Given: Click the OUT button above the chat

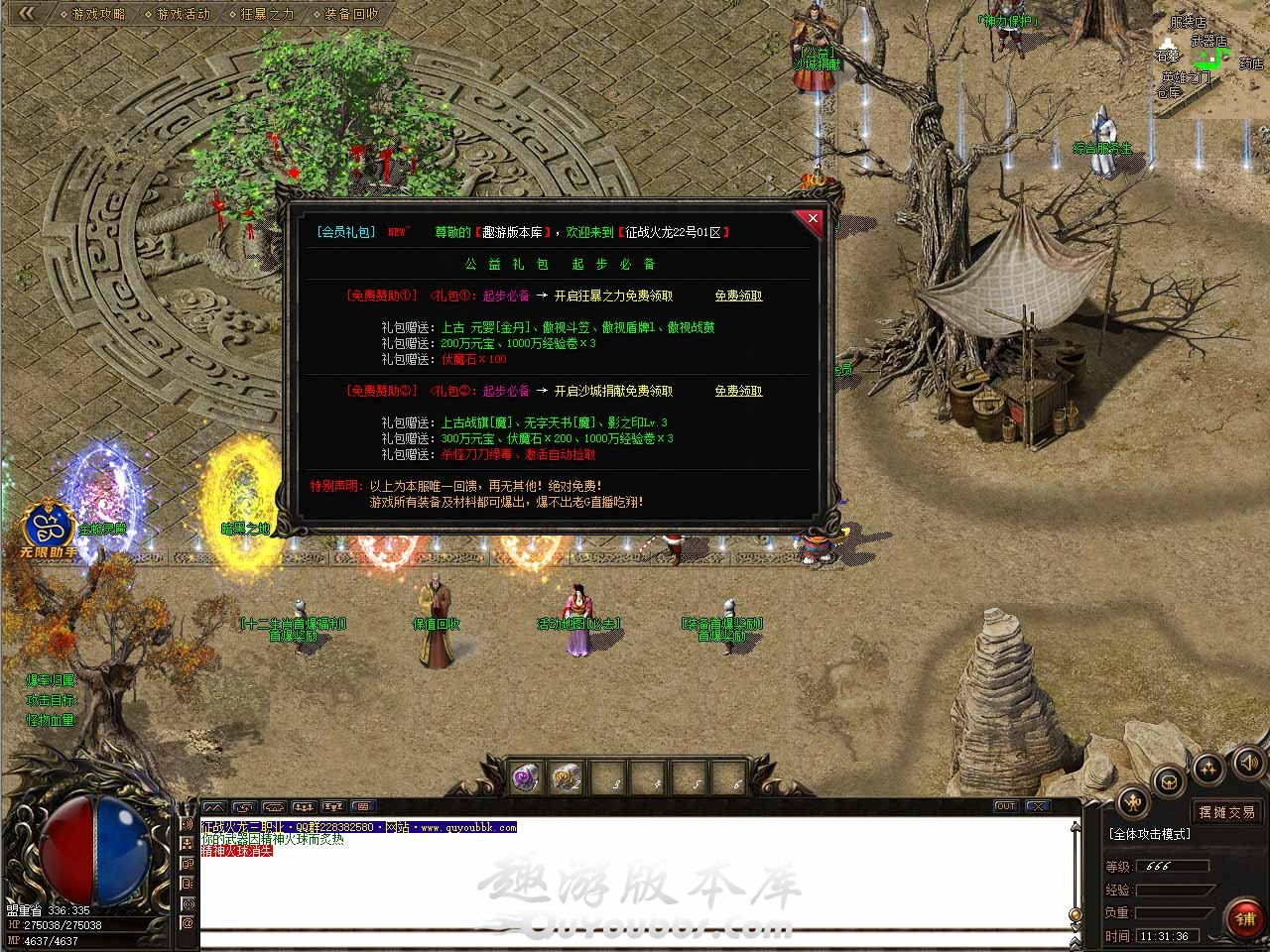Looking at the screenshot, I should coord(1005,806).
